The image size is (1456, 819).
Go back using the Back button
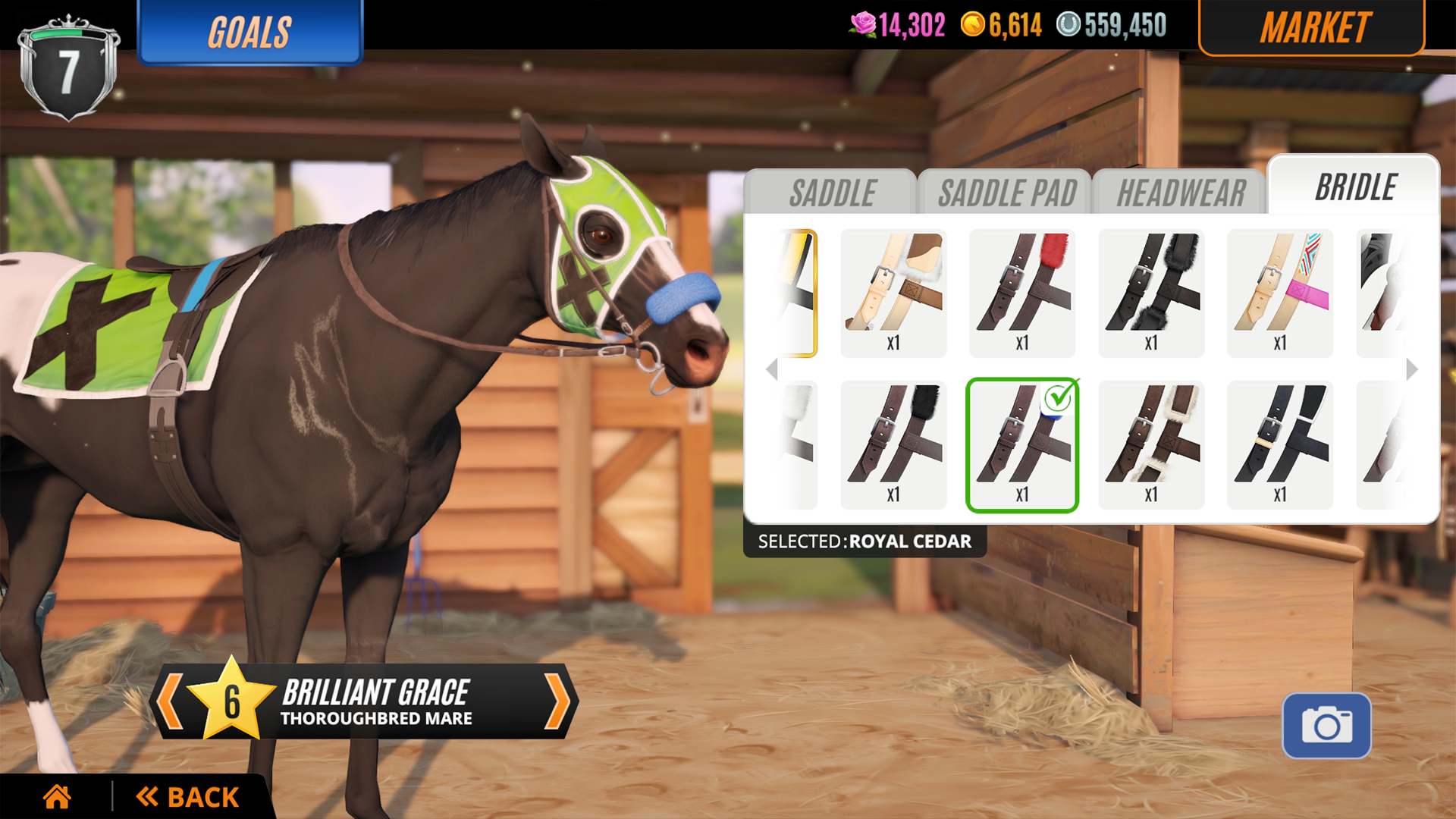(x=186, y=796)
